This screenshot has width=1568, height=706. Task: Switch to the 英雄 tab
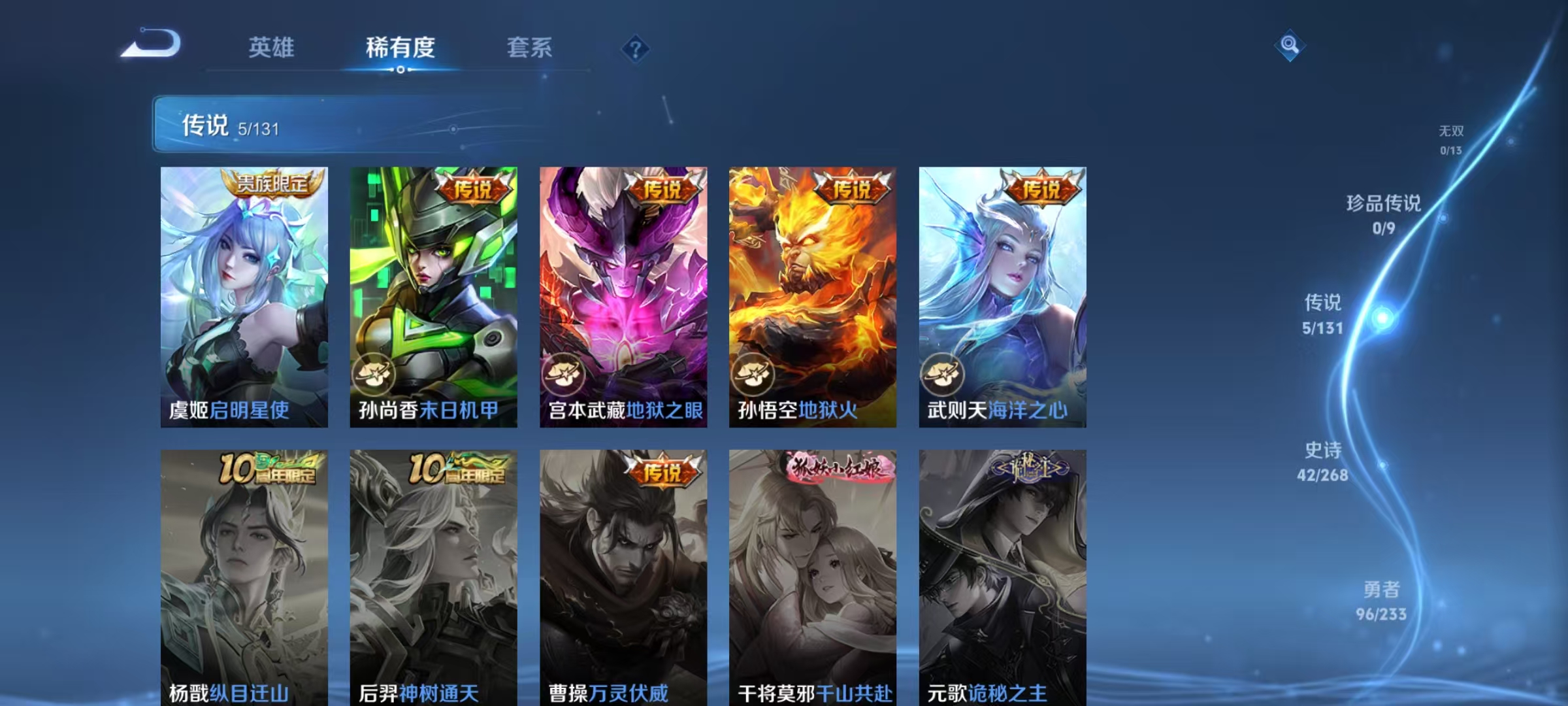click(x=271, y=48)
